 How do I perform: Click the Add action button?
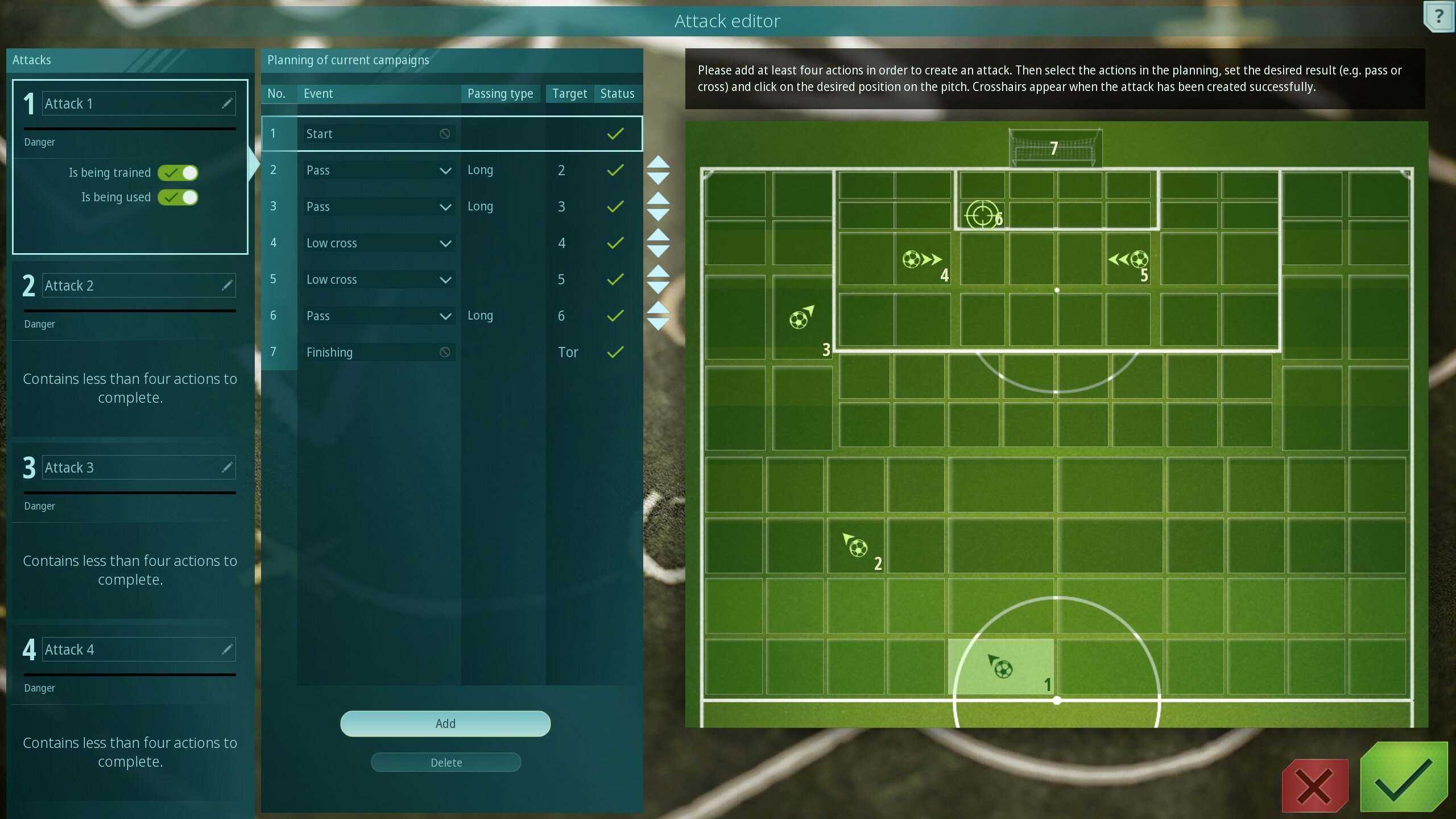coord(445,723)
